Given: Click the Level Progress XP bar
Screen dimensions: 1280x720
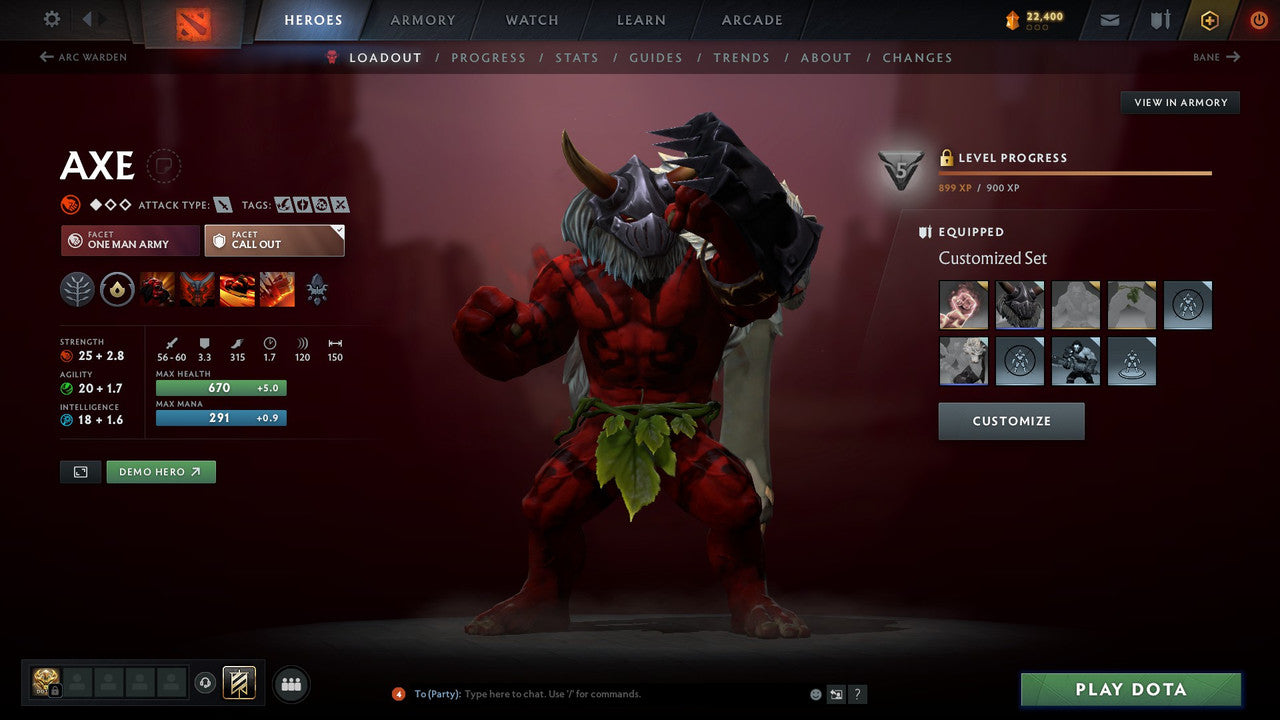Looking at the screenshot, I should coord(1075,170).
